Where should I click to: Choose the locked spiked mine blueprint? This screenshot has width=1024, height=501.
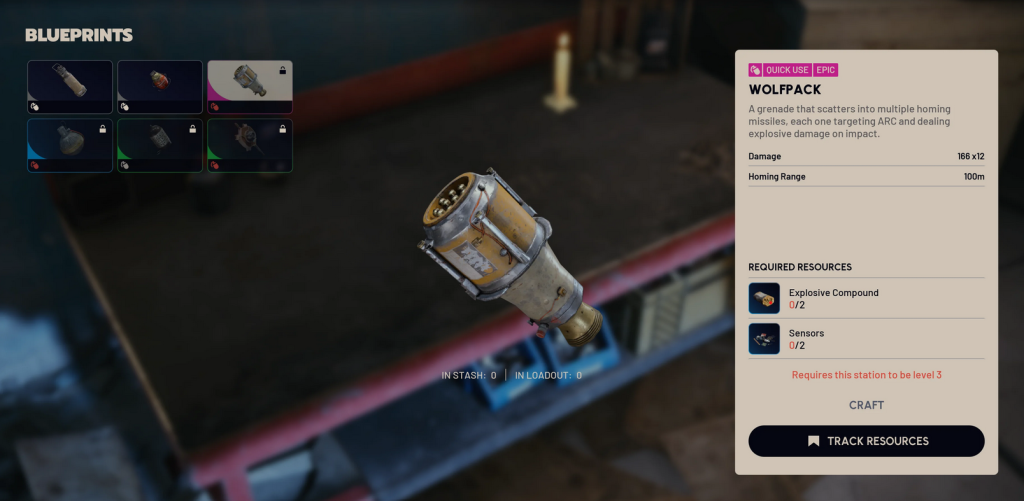tap(250, 145)
